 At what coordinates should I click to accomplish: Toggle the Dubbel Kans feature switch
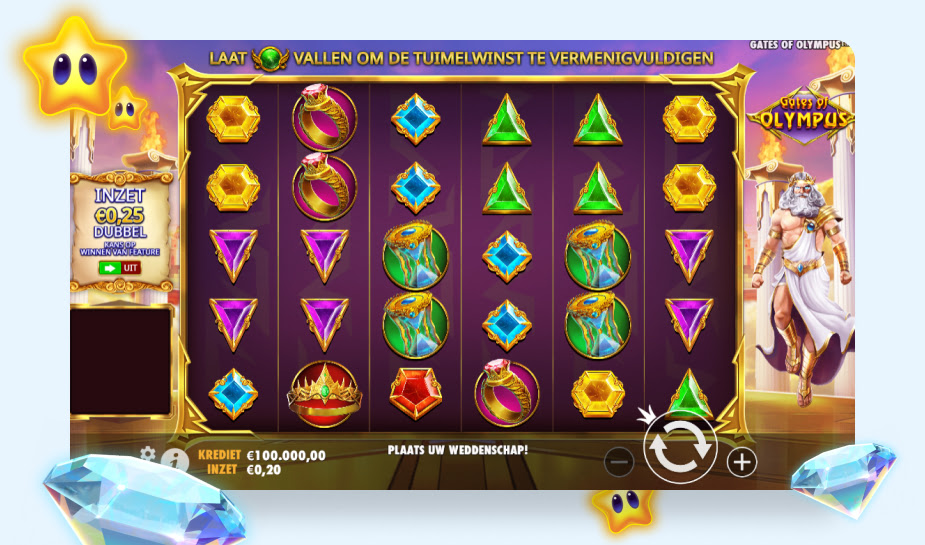pyautogui.click(x=119, y=268)
